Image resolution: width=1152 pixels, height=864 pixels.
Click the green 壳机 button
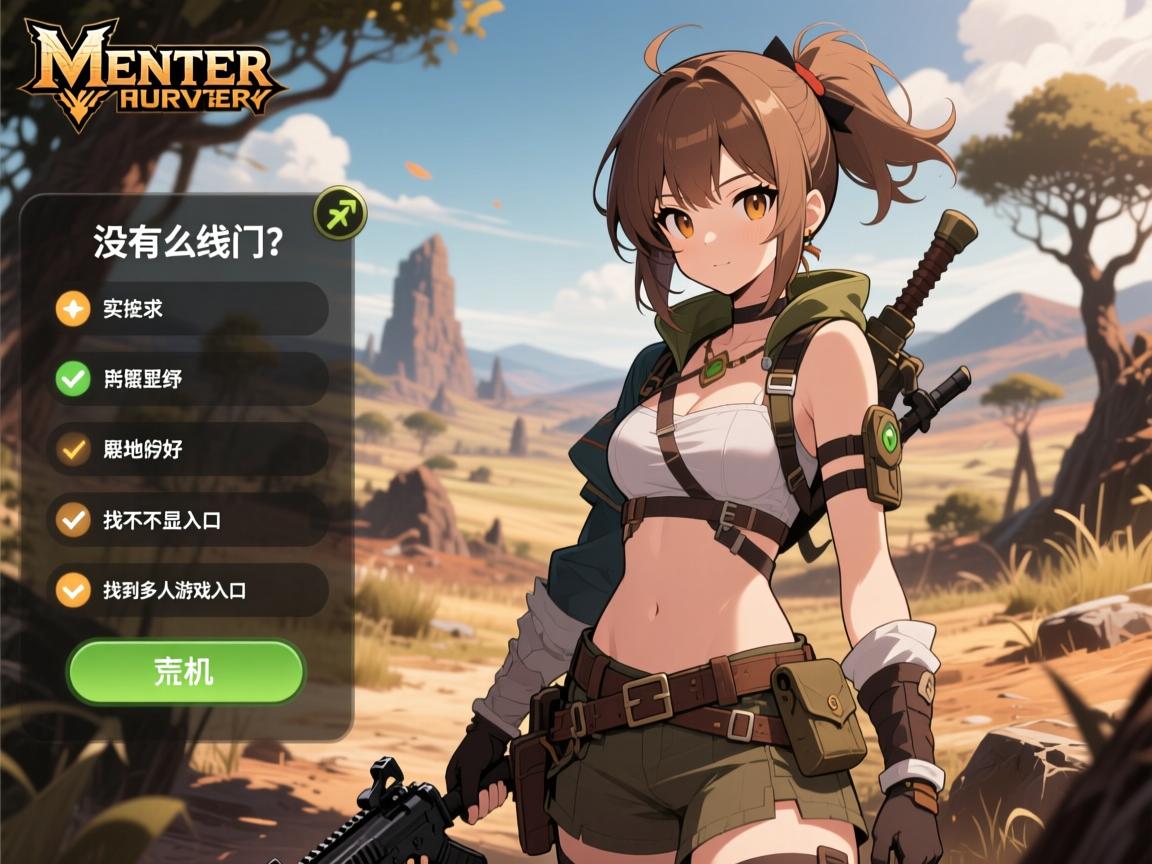(185, 672)
